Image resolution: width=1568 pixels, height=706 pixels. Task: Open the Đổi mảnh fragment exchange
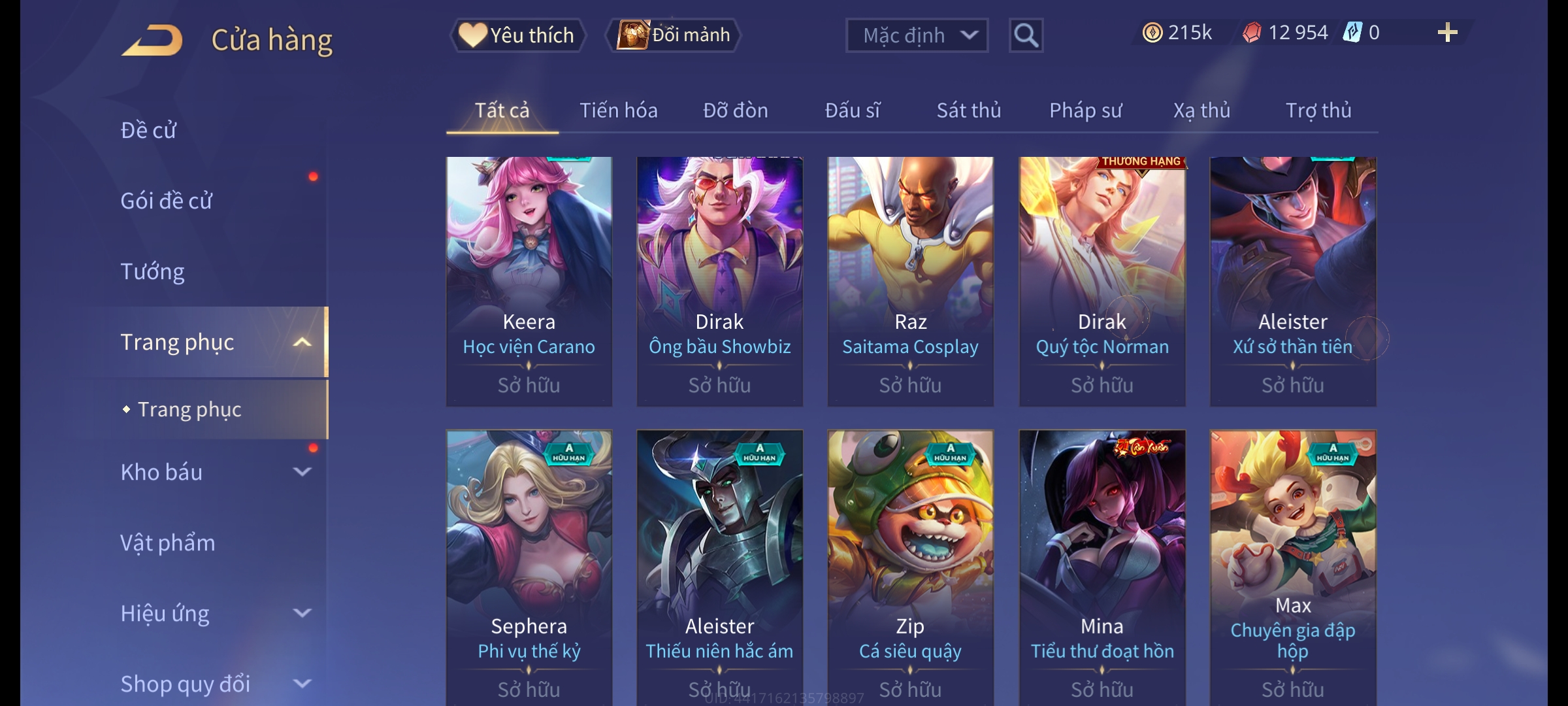(x=674, y=35)
